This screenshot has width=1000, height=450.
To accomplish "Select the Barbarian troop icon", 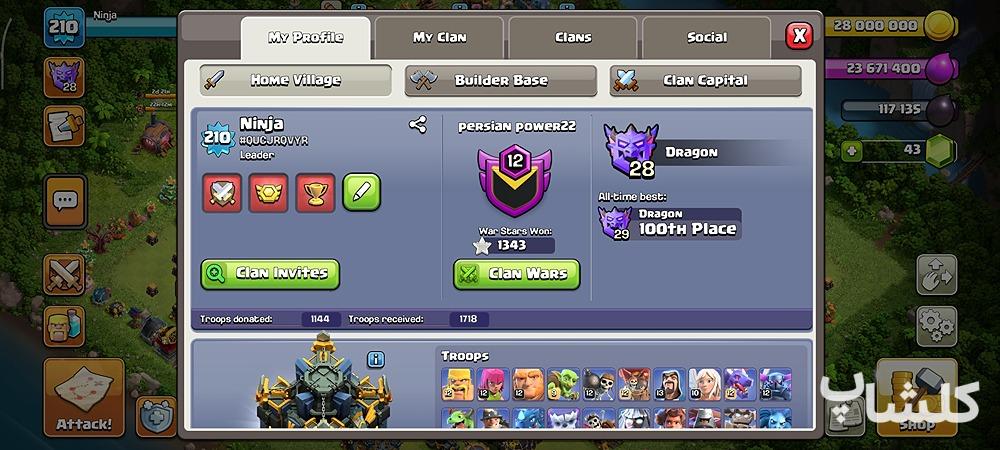I will [x=457, y=384].
